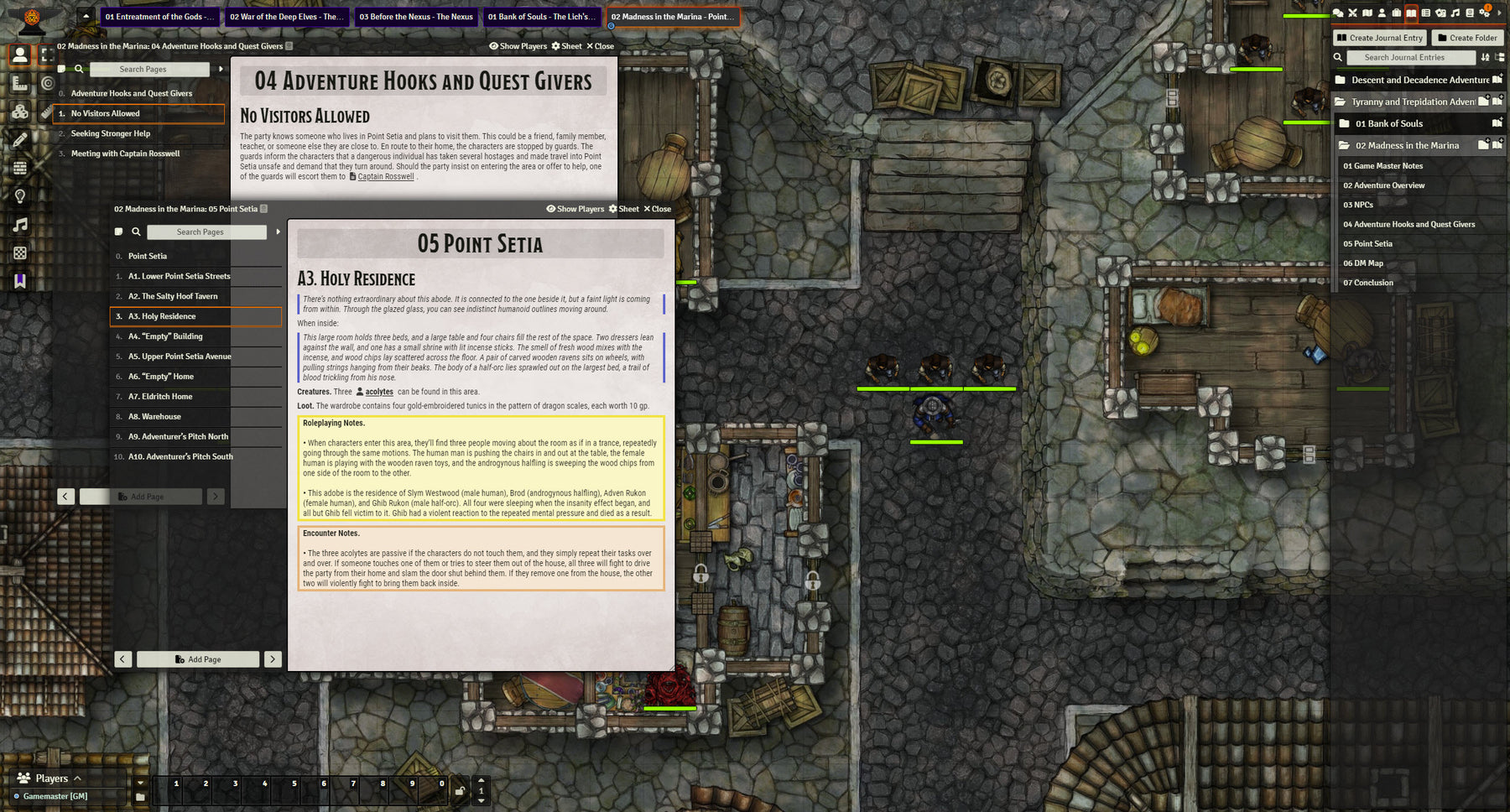Open the Sheet settings for Adventure Hooks
The image size is (1510, 812).
566,46
